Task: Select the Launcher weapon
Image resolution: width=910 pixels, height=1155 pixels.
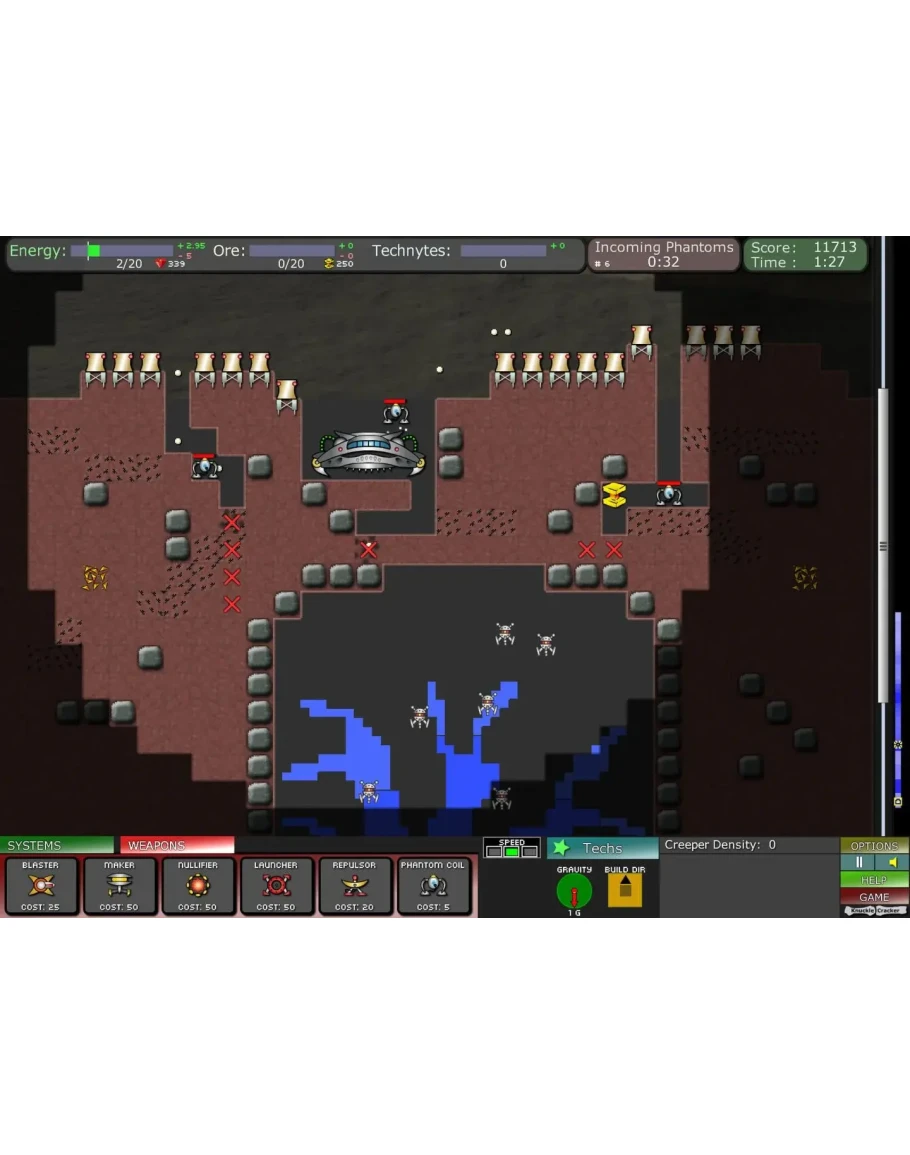Action: [276, 885]
